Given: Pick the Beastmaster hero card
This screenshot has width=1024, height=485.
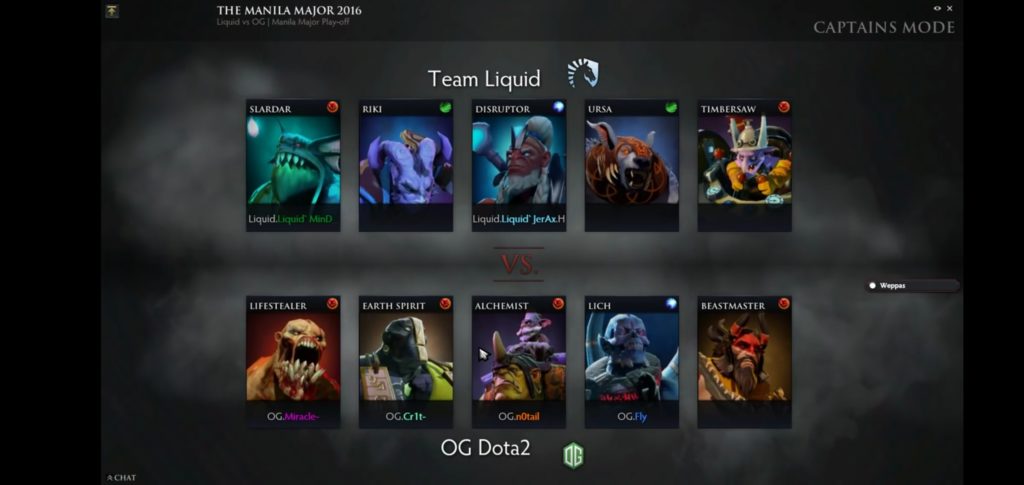Looking at the screenshot, I should pos(745,358).
